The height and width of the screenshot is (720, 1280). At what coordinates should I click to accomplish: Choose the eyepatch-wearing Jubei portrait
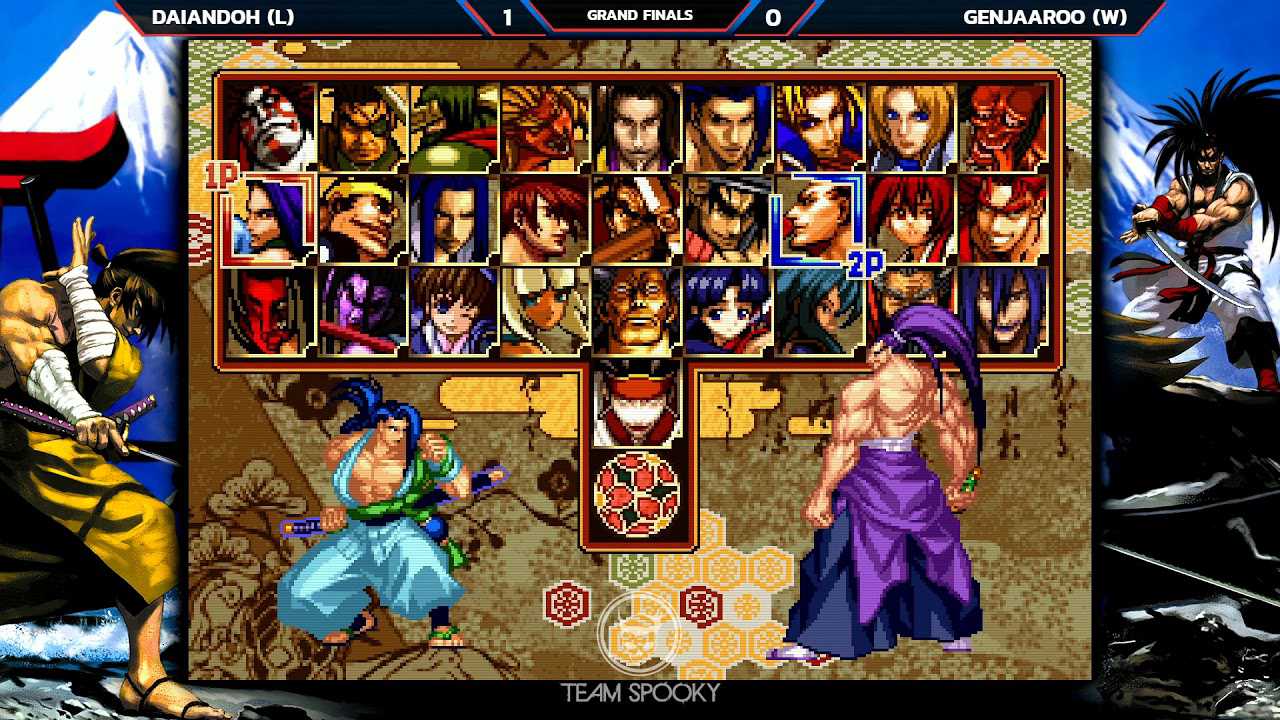click(x=362, y=127)
